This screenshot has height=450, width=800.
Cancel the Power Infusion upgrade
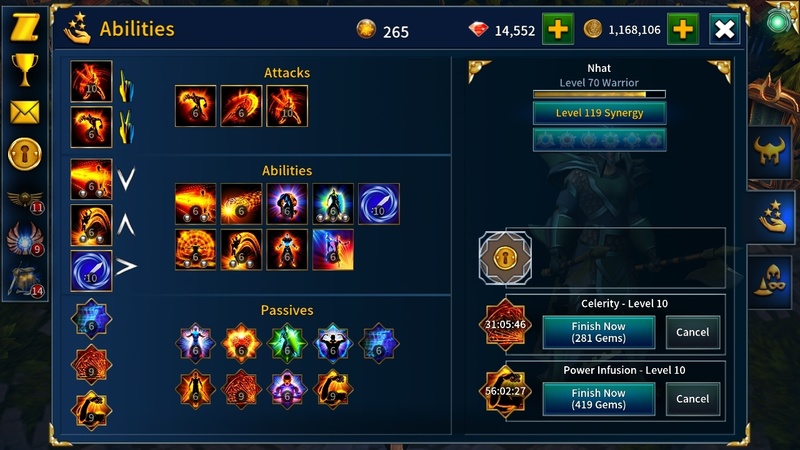(692, 399)
